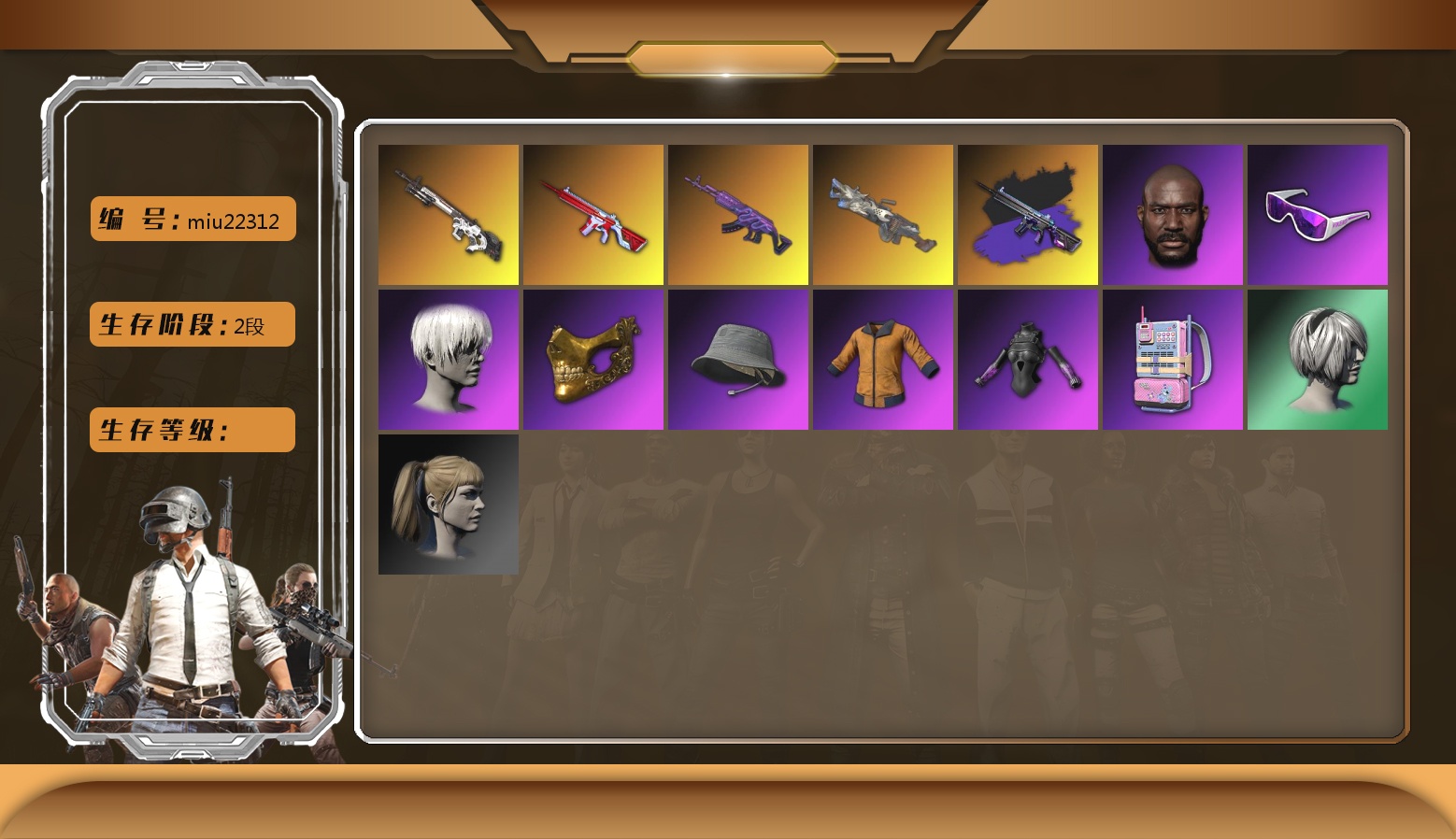Pick the white short hair style
This screenshot has height=839, width=1456.
[449, 360]
